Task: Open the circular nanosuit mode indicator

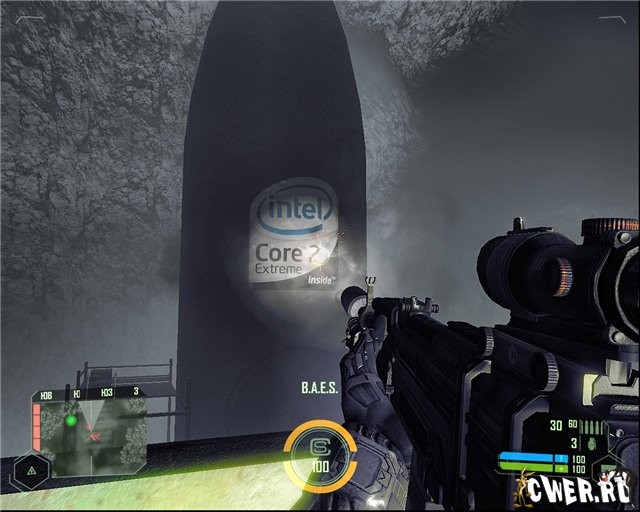Action: [320, 450]
